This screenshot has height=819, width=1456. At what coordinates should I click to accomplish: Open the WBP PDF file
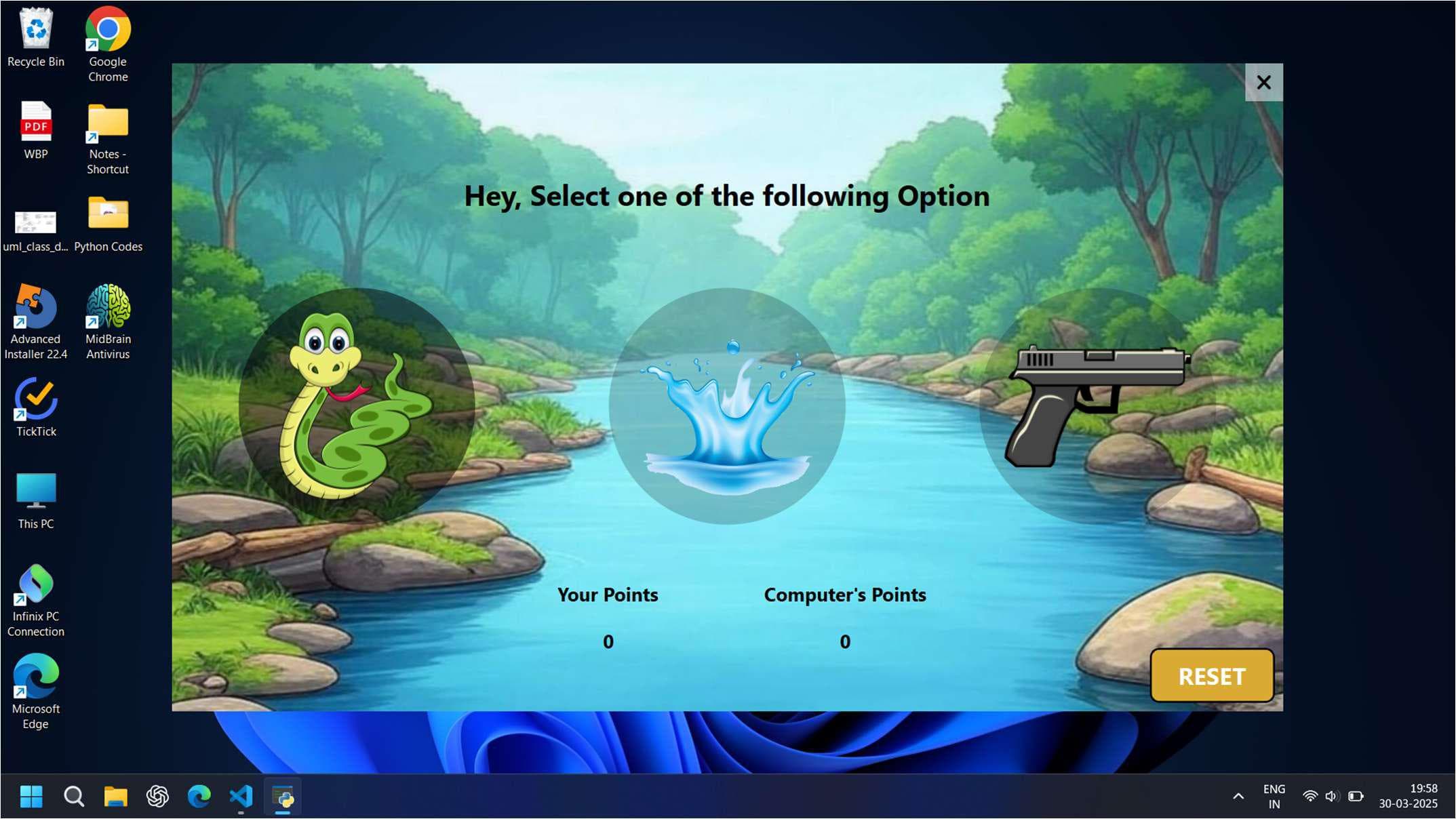click(36, 122)
